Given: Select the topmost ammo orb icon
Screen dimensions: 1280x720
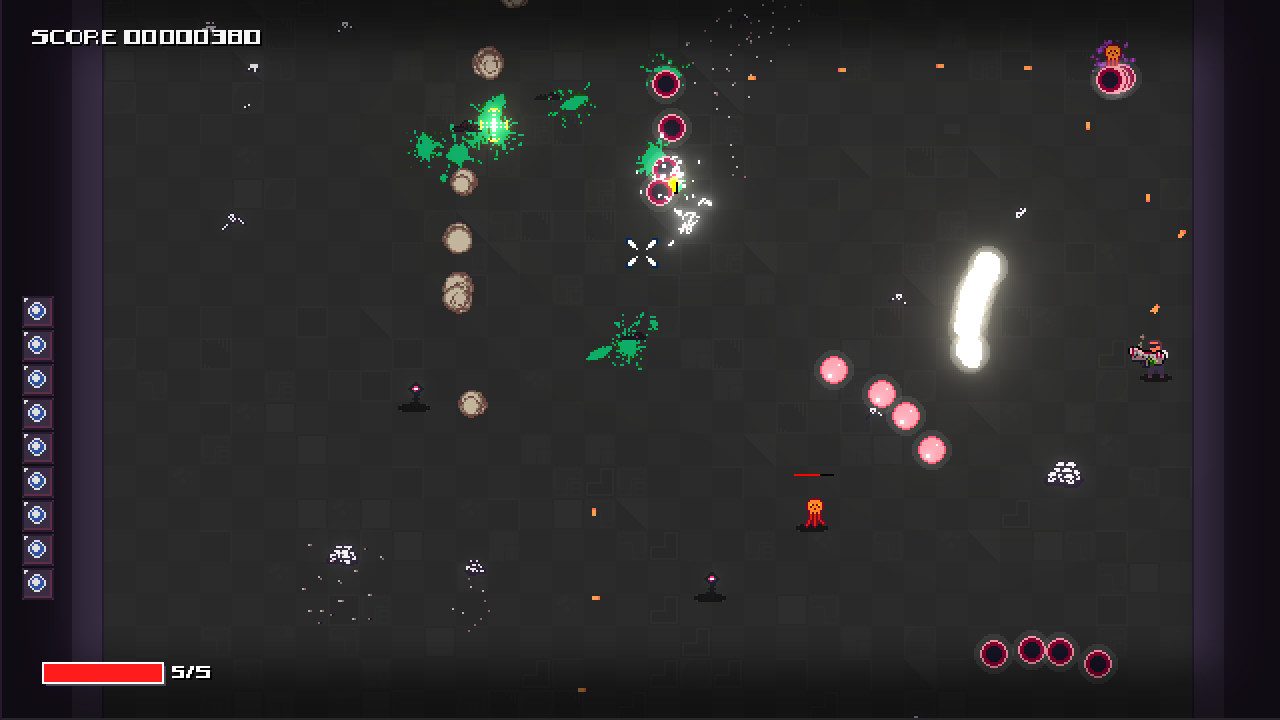Looking at the screenshot, I should click(37, 311).
